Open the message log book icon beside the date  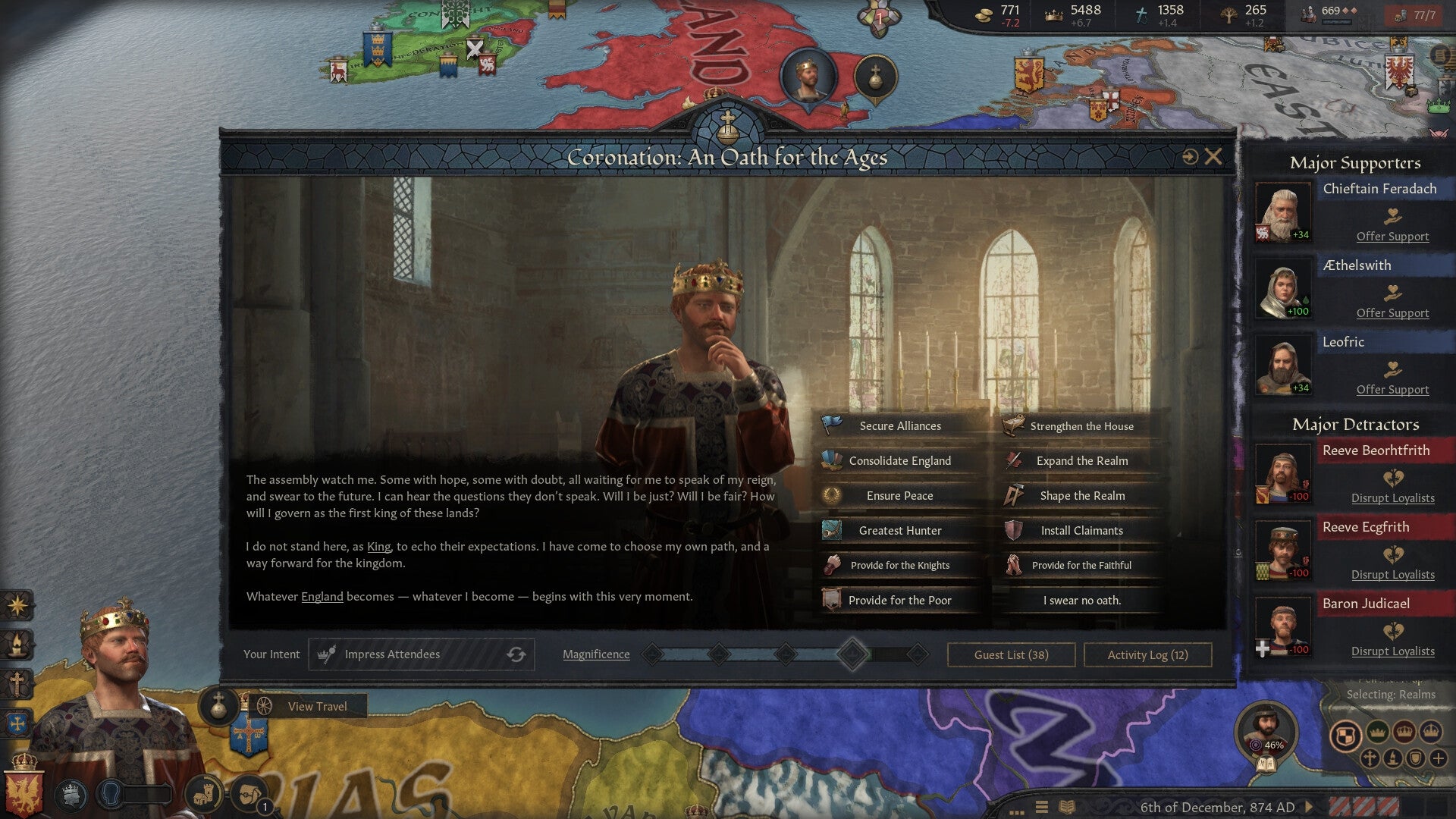(1065, 808)
